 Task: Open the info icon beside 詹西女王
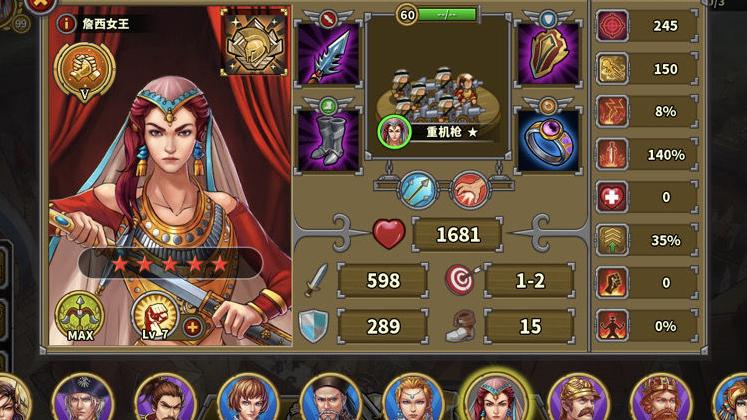[x=67, y=23]
